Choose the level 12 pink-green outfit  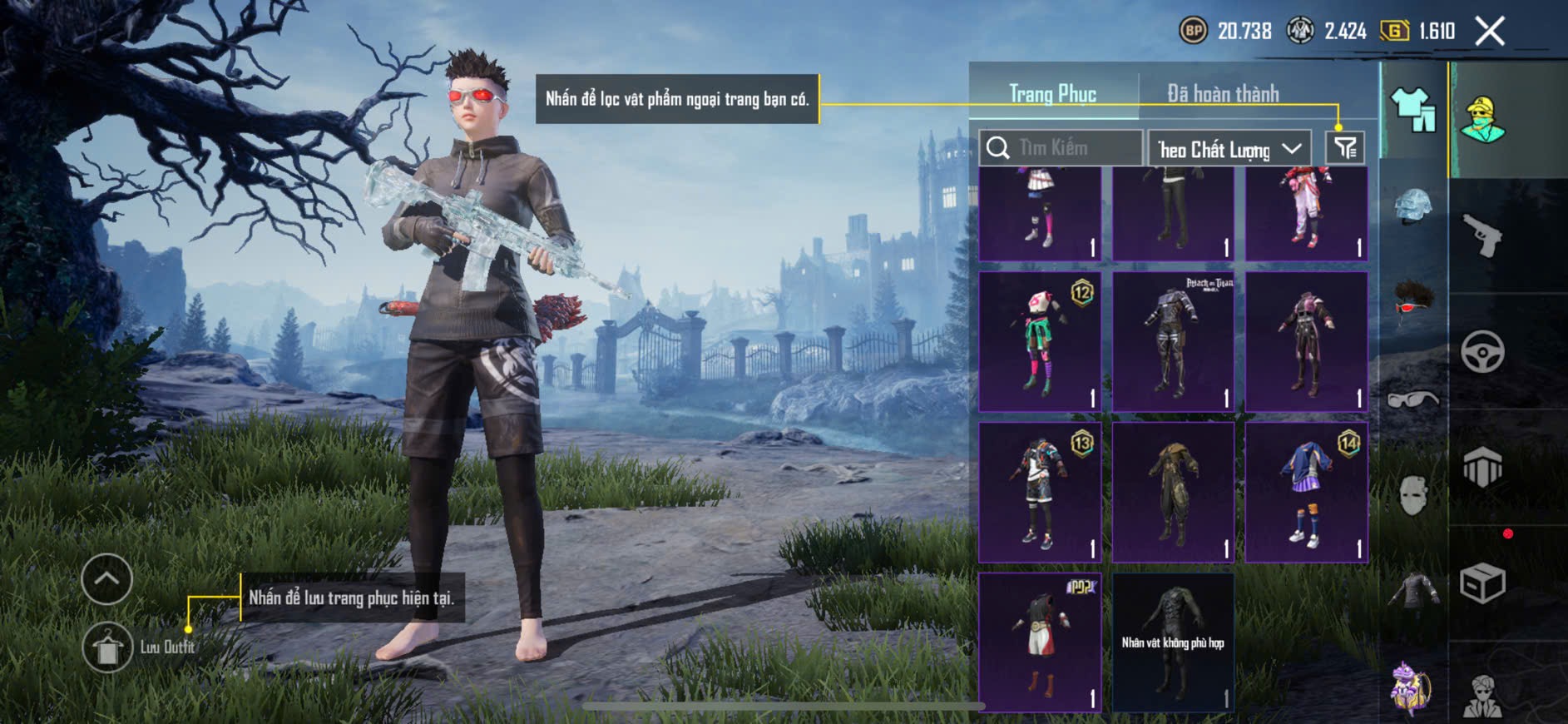pos(1040,341)
